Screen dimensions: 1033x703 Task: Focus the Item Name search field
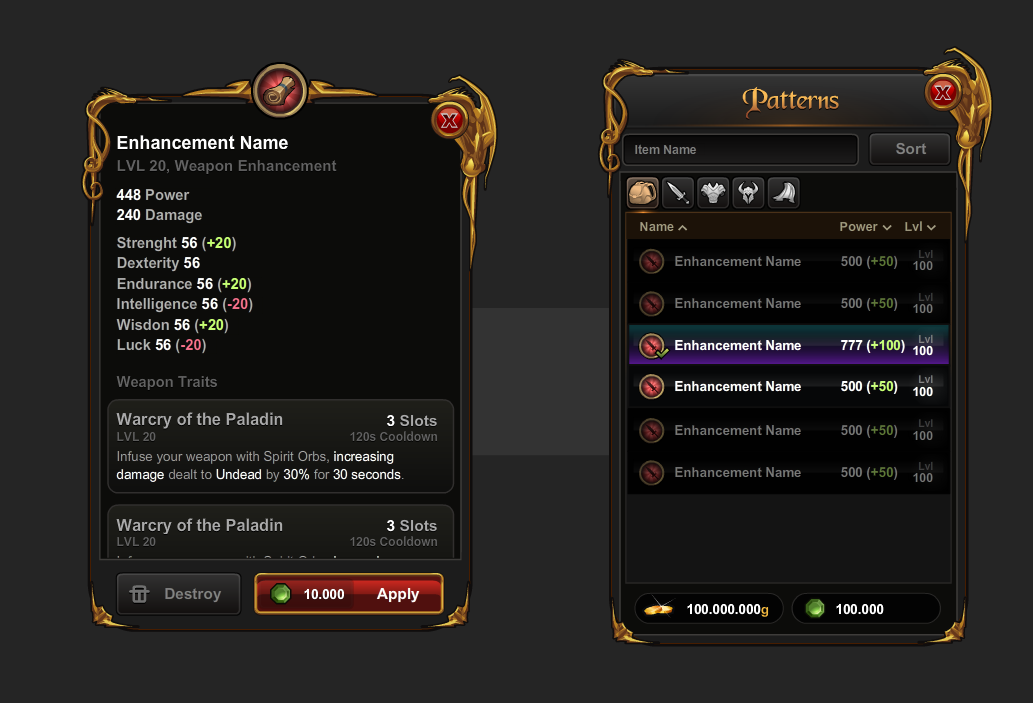point(740,150)
